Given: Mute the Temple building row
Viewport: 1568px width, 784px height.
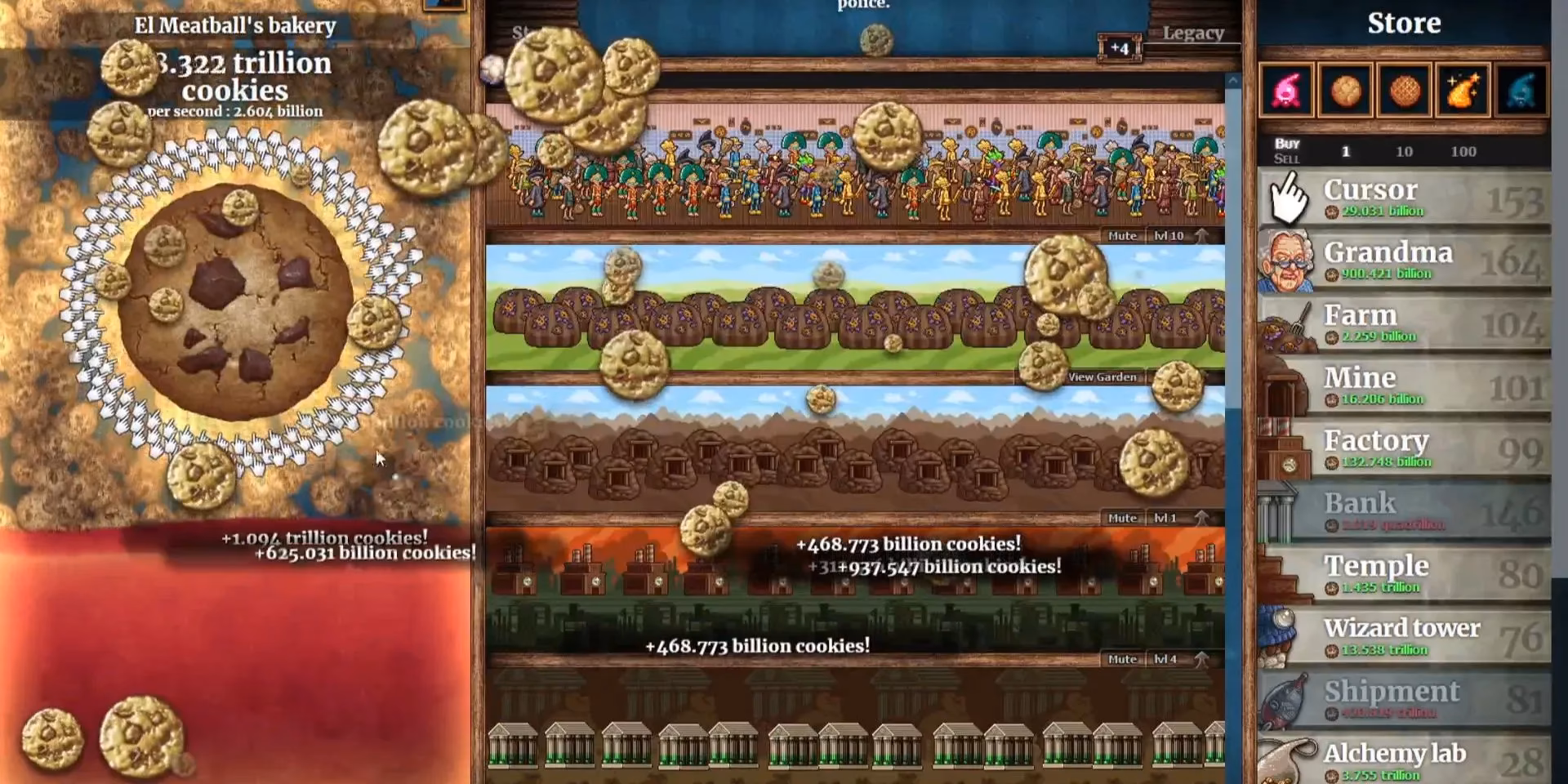Looking at the screenshot, I should coord(1125,658).
